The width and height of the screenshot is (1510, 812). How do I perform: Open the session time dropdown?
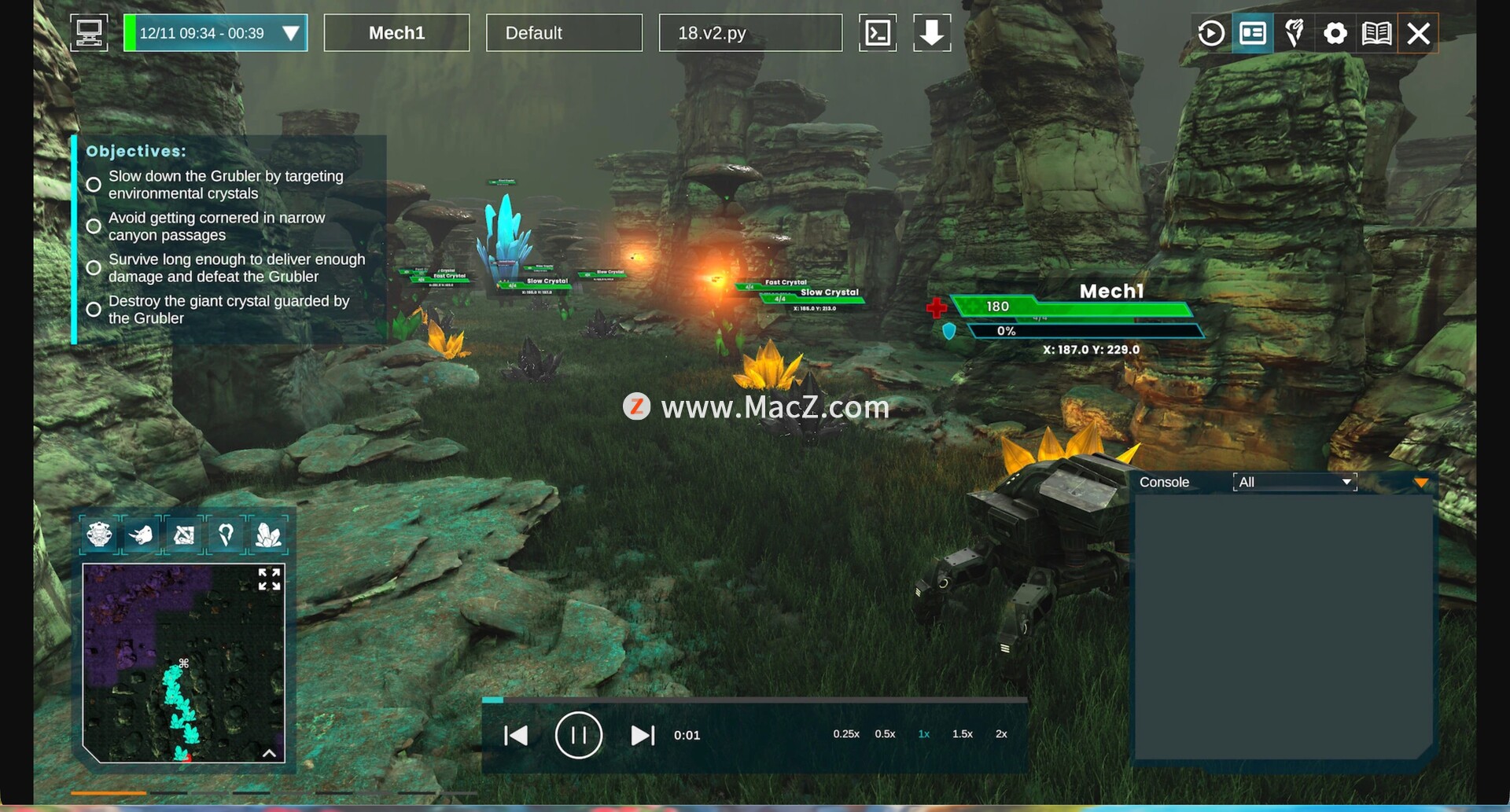coord(290,33)
